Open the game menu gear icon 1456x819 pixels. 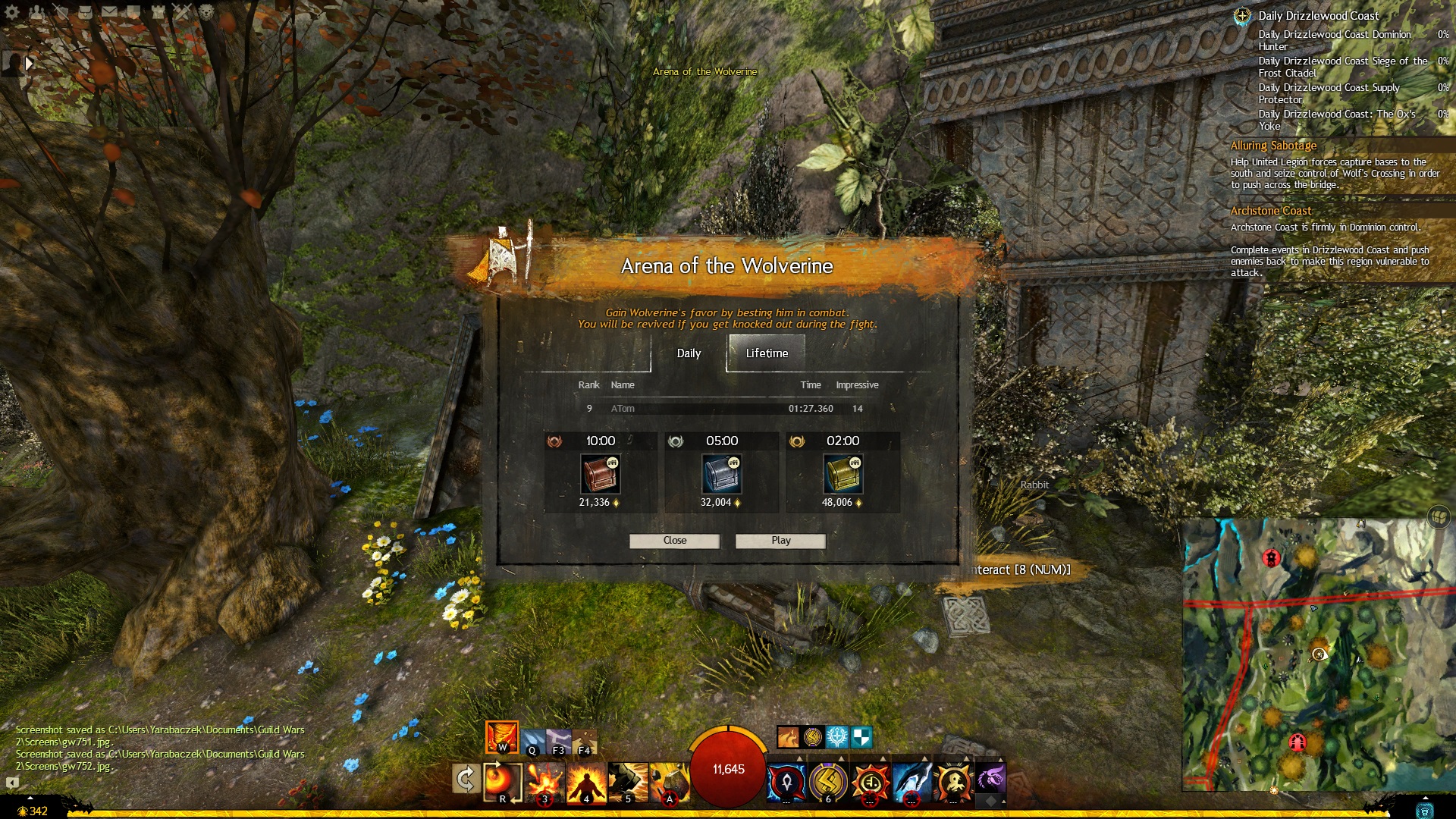(x=13, y=12)
